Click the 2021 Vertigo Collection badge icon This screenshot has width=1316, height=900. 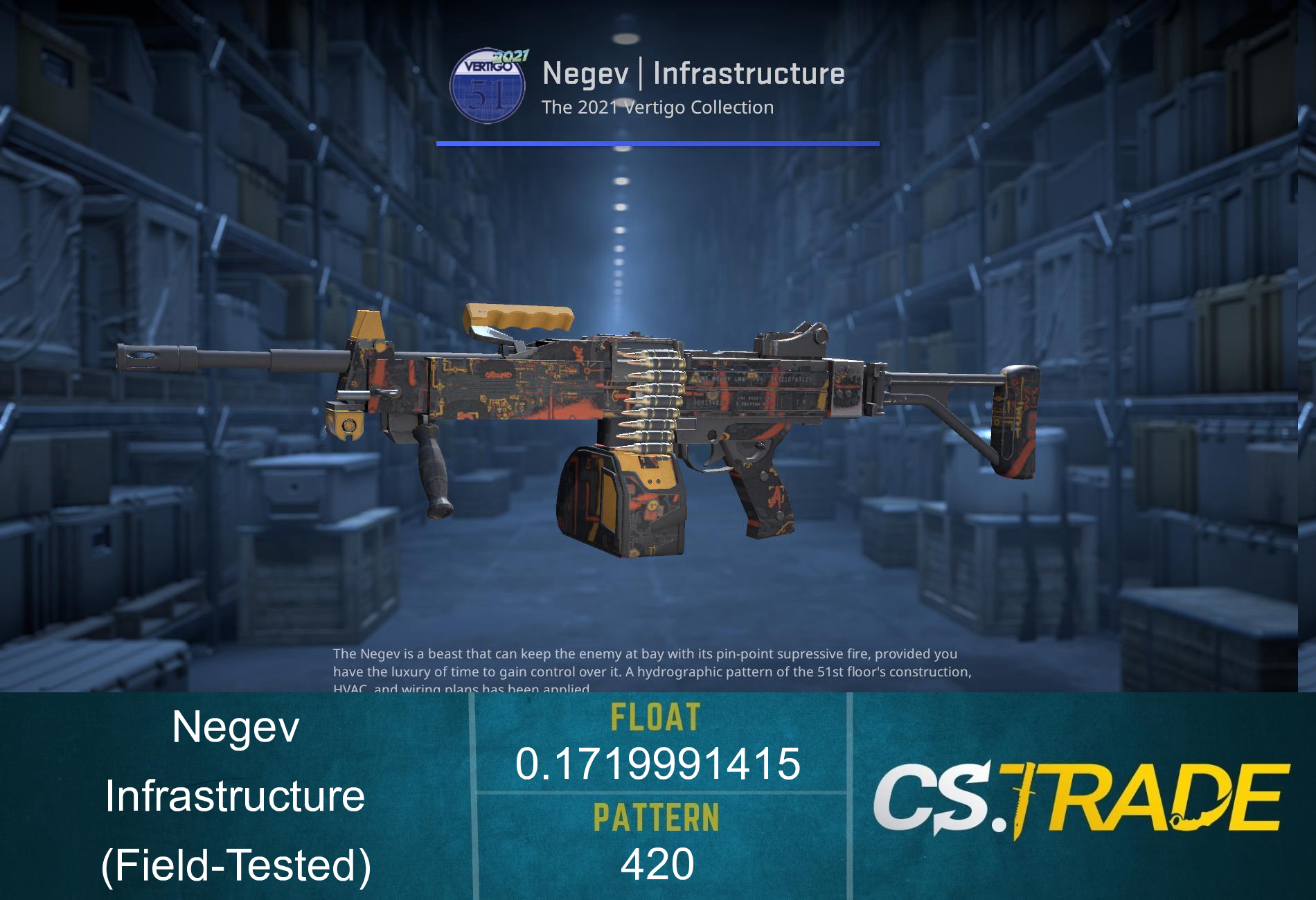[x=490, y=83]
